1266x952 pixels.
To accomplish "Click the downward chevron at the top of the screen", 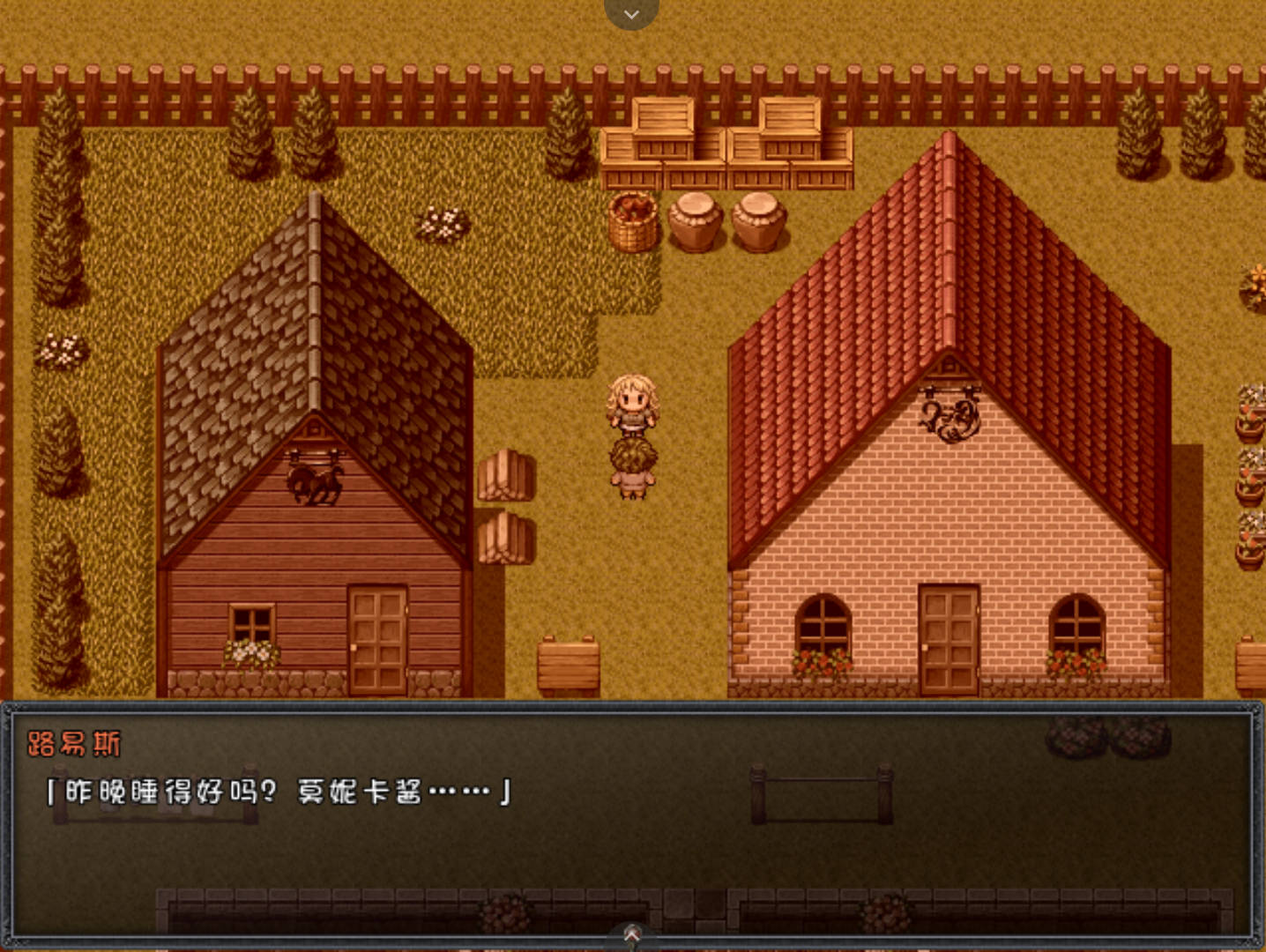I will click(x=631, y=13).
